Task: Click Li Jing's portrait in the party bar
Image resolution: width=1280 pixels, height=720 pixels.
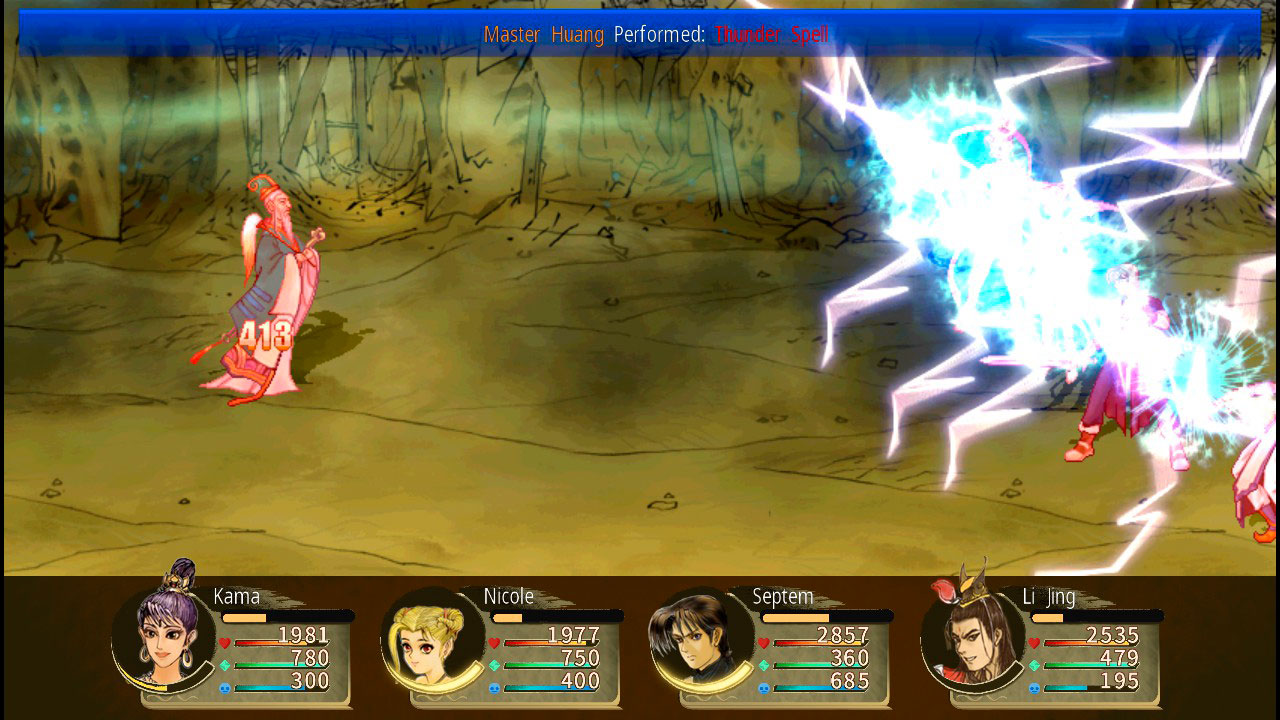Action: pyautogui.click(x=972, y=638)
